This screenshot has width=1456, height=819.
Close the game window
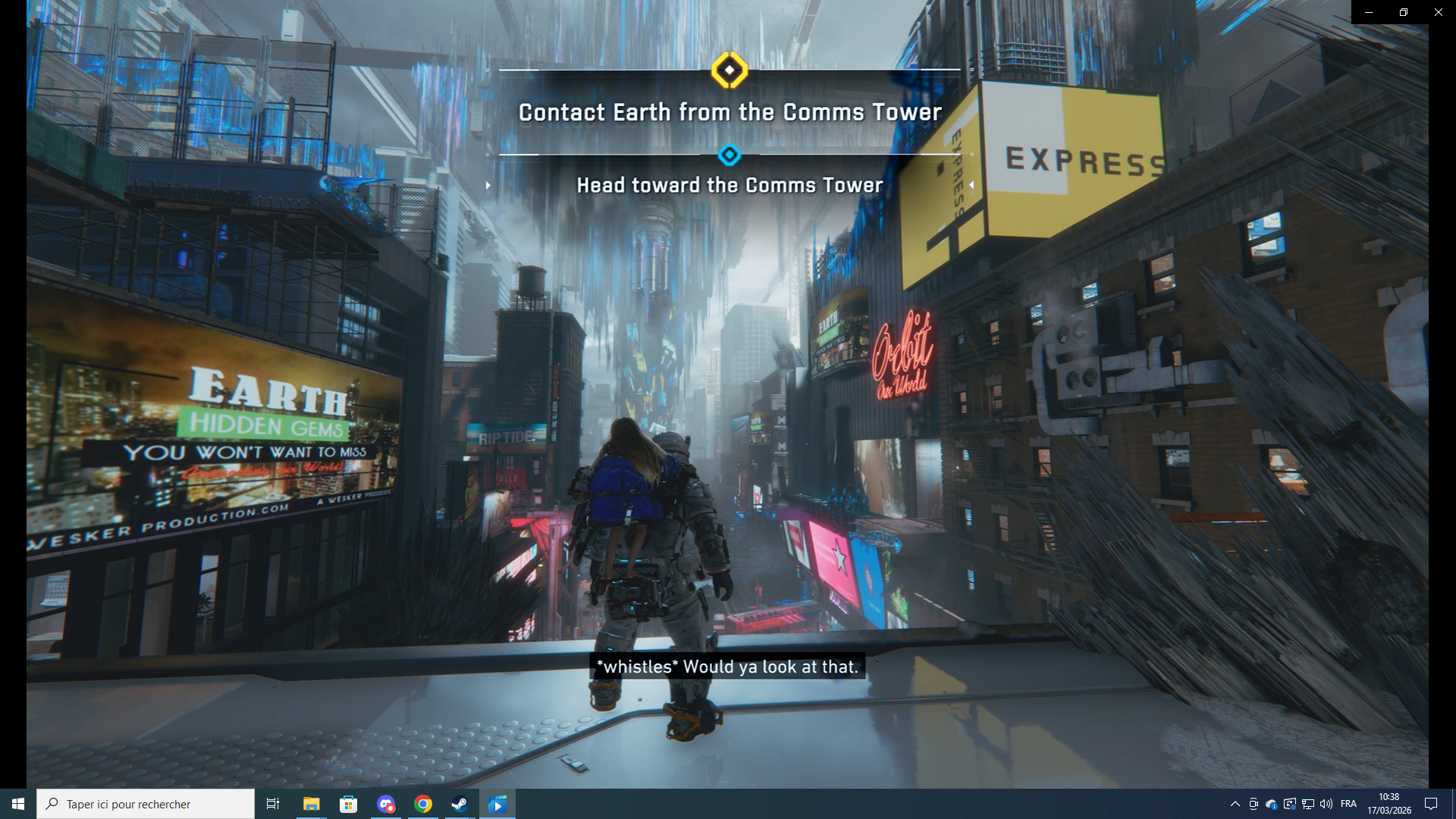[1438, 12]
